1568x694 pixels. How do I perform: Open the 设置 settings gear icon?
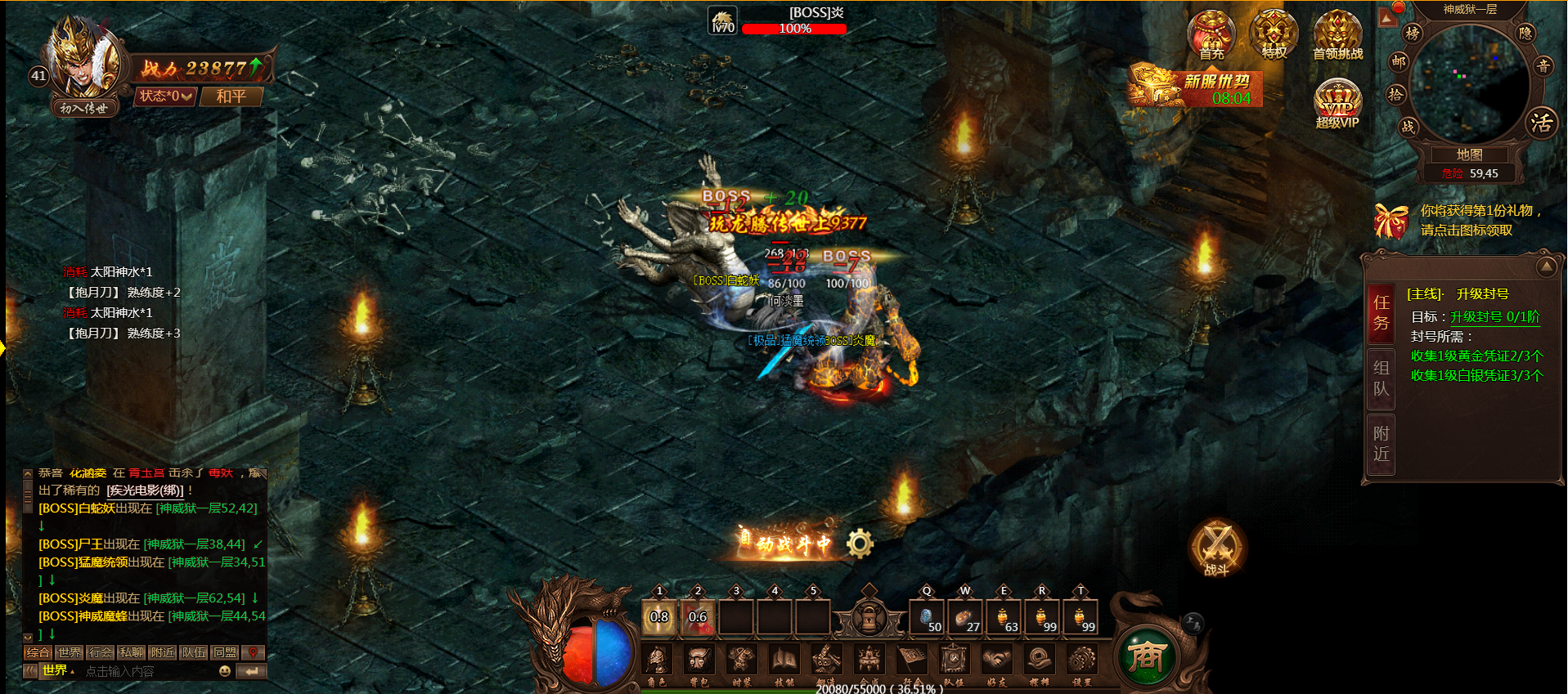pos(1081,660)
